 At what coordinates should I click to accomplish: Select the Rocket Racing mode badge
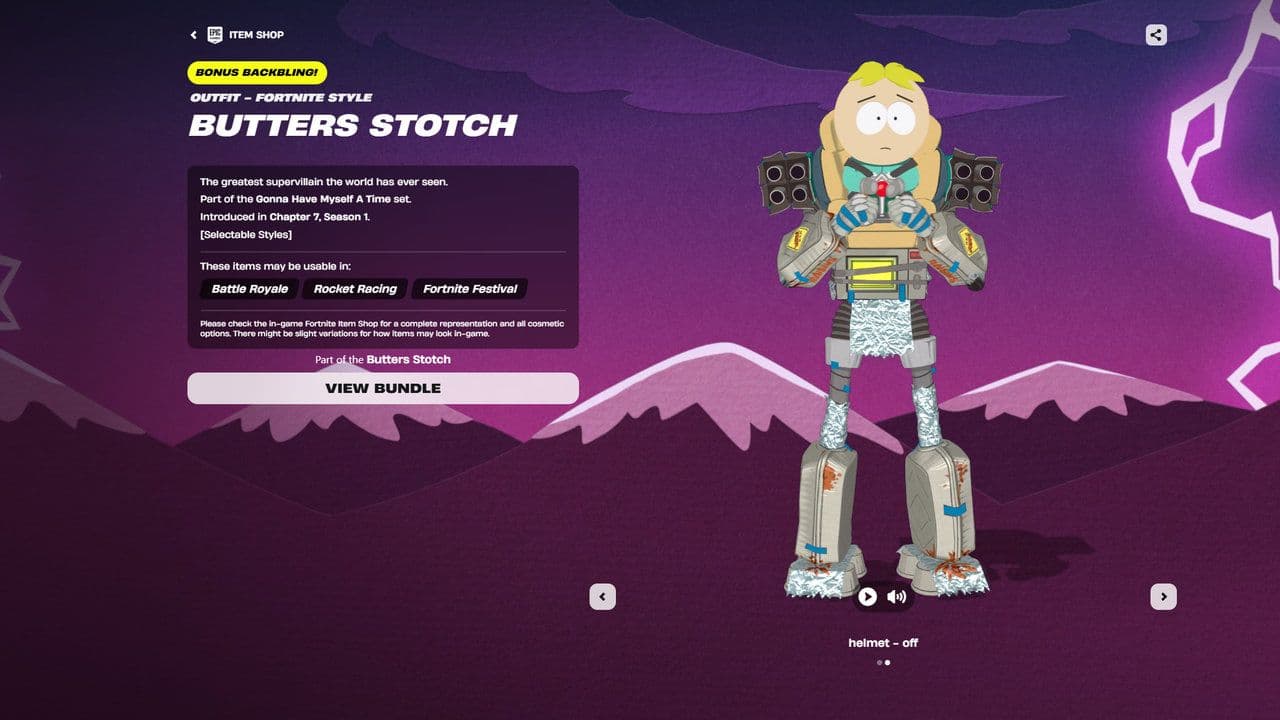[x=354, y=289]
